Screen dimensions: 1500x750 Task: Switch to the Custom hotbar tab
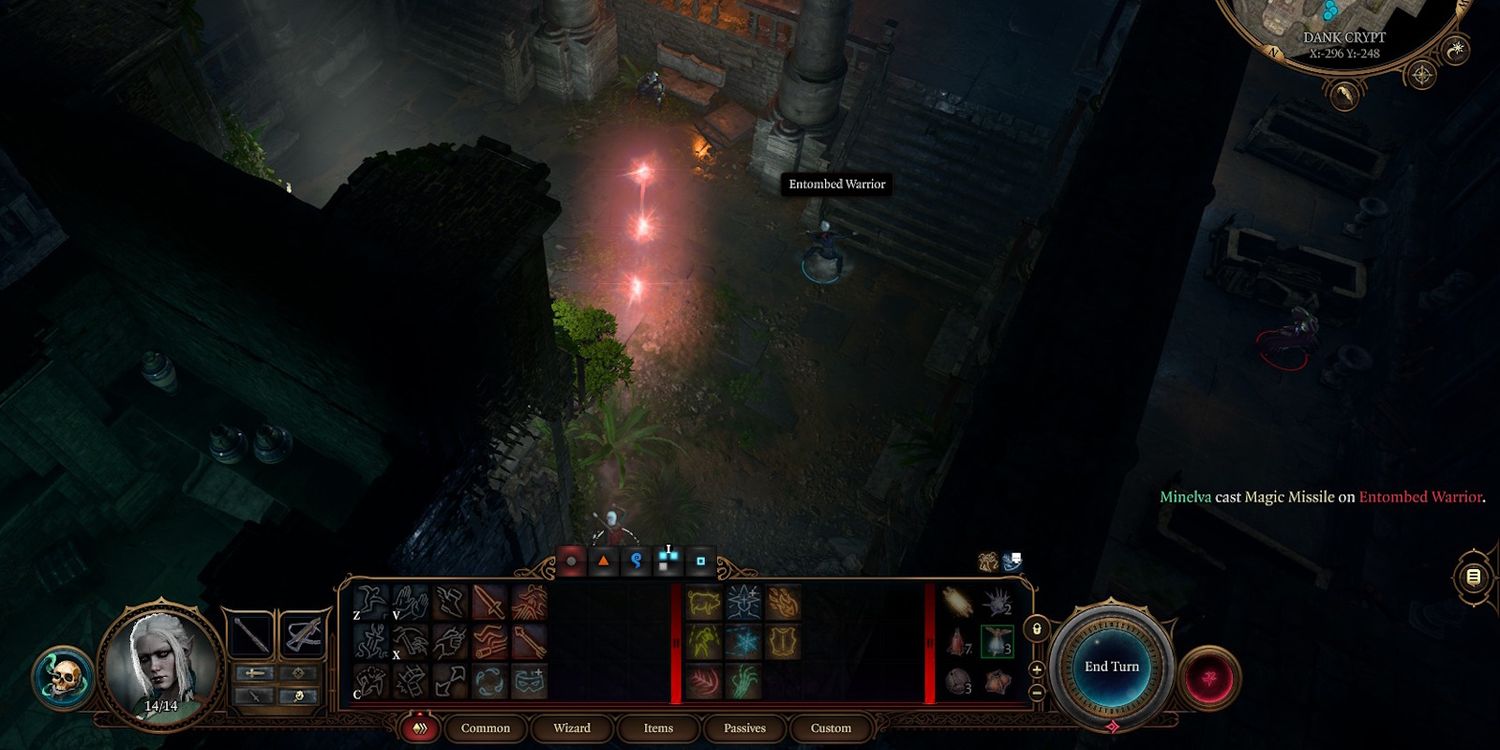831,728
